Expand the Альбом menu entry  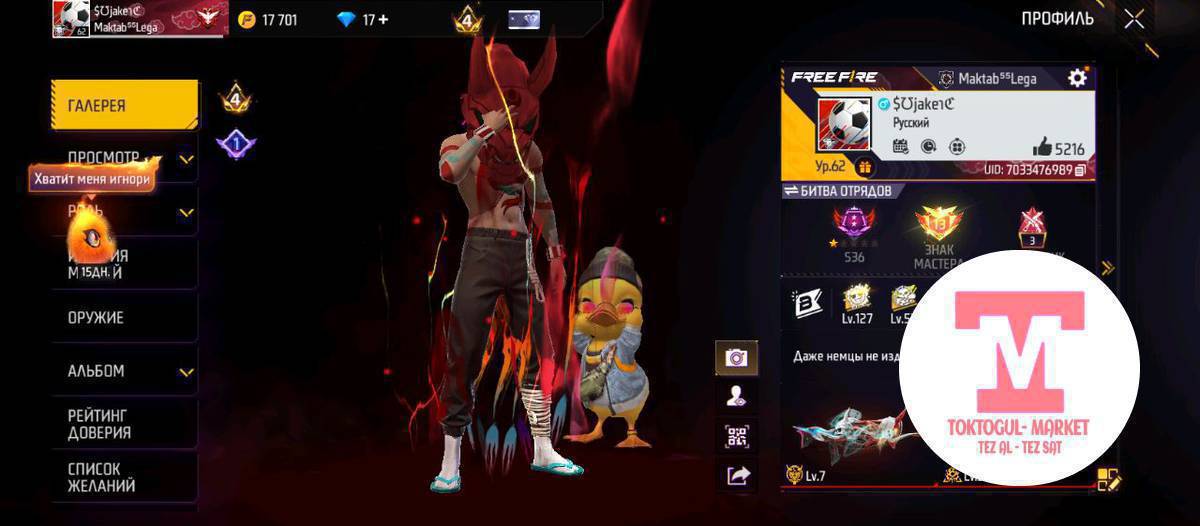186,372
